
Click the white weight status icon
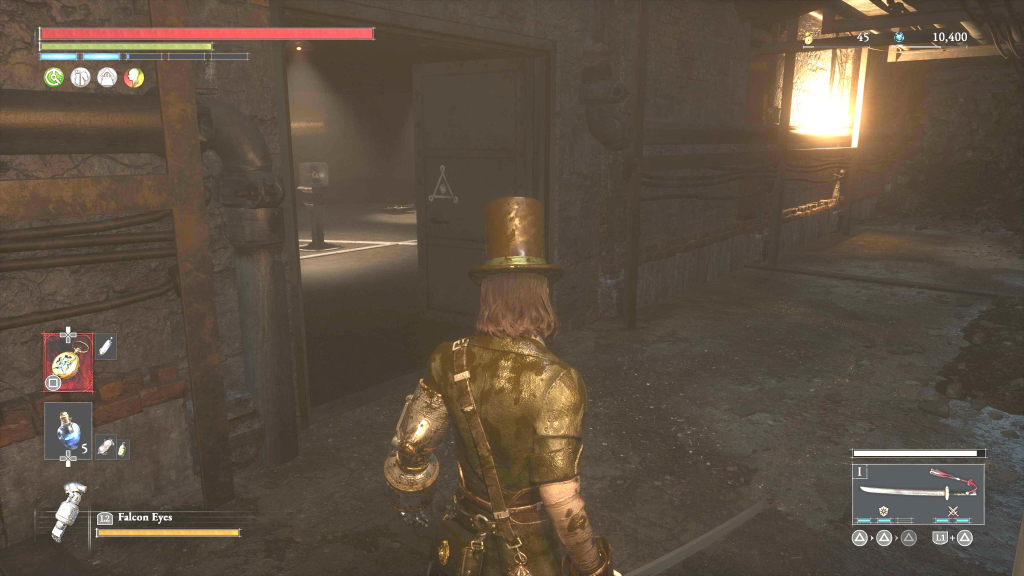point(106,77)
